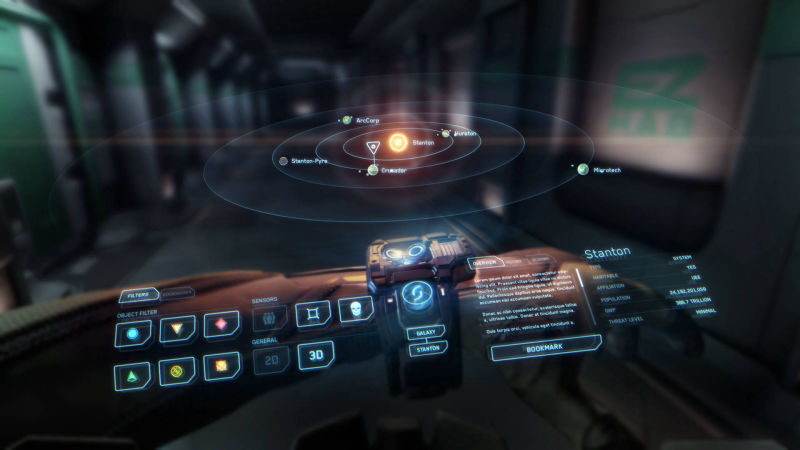The height and width of the screenshot is (450, 800).
Task: Choose the Crusader planet on the map
Action: (x=372, y=170)
